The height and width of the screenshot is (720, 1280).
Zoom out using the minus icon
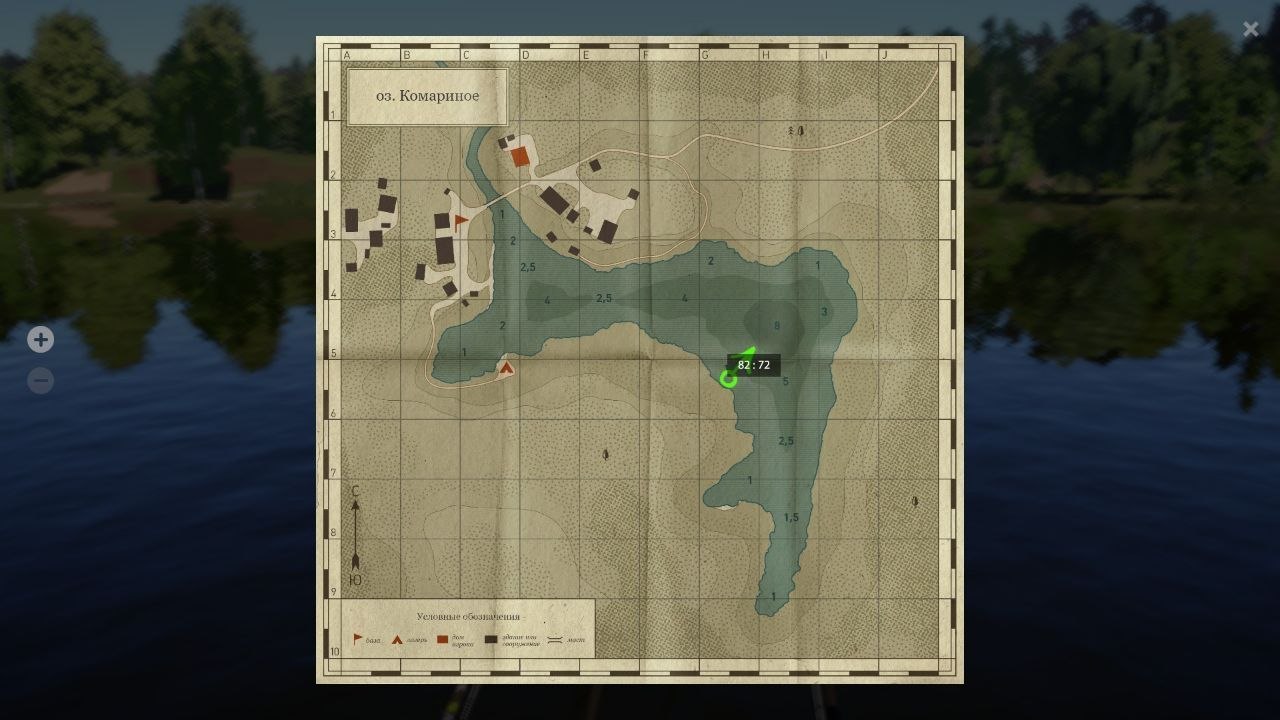40,380
